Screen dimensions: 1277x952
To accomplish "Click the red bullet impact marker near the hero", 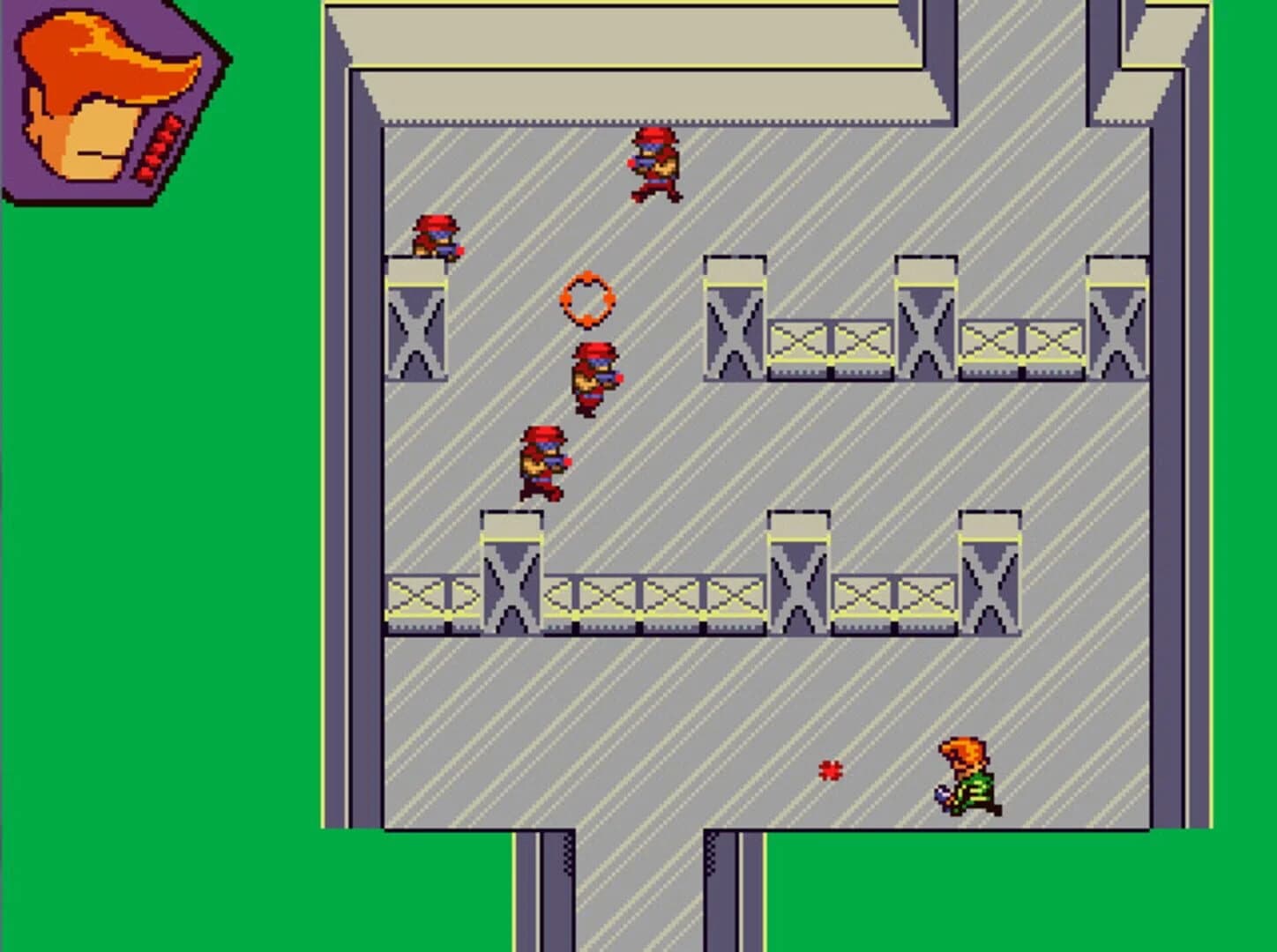I will pyautogui.click(x=830, y=771).
